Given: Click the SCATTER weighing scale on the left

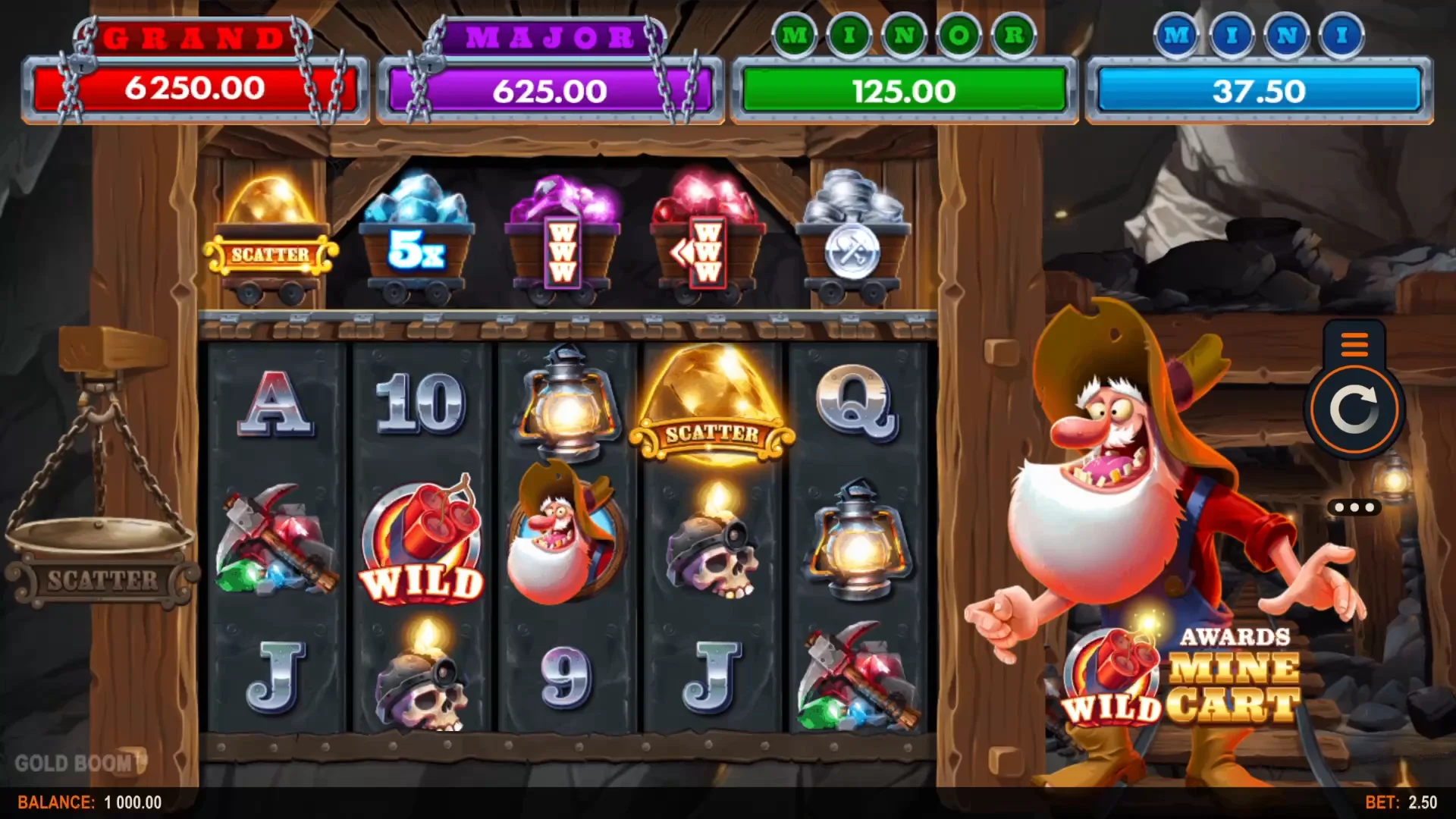Looking at the screenshot, I should coord(99,554).
